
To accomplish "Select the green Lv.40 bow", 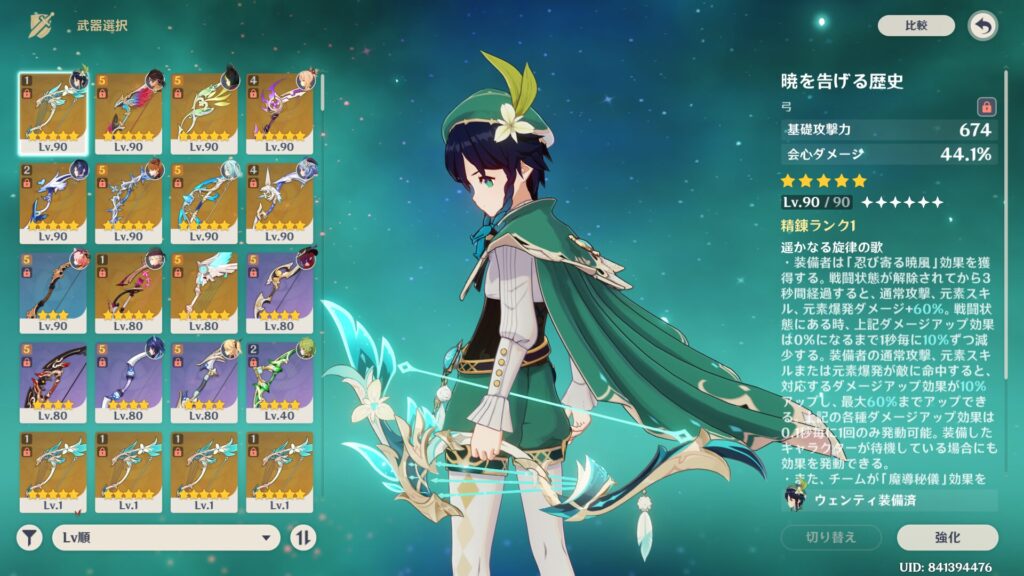I will 279,381.
